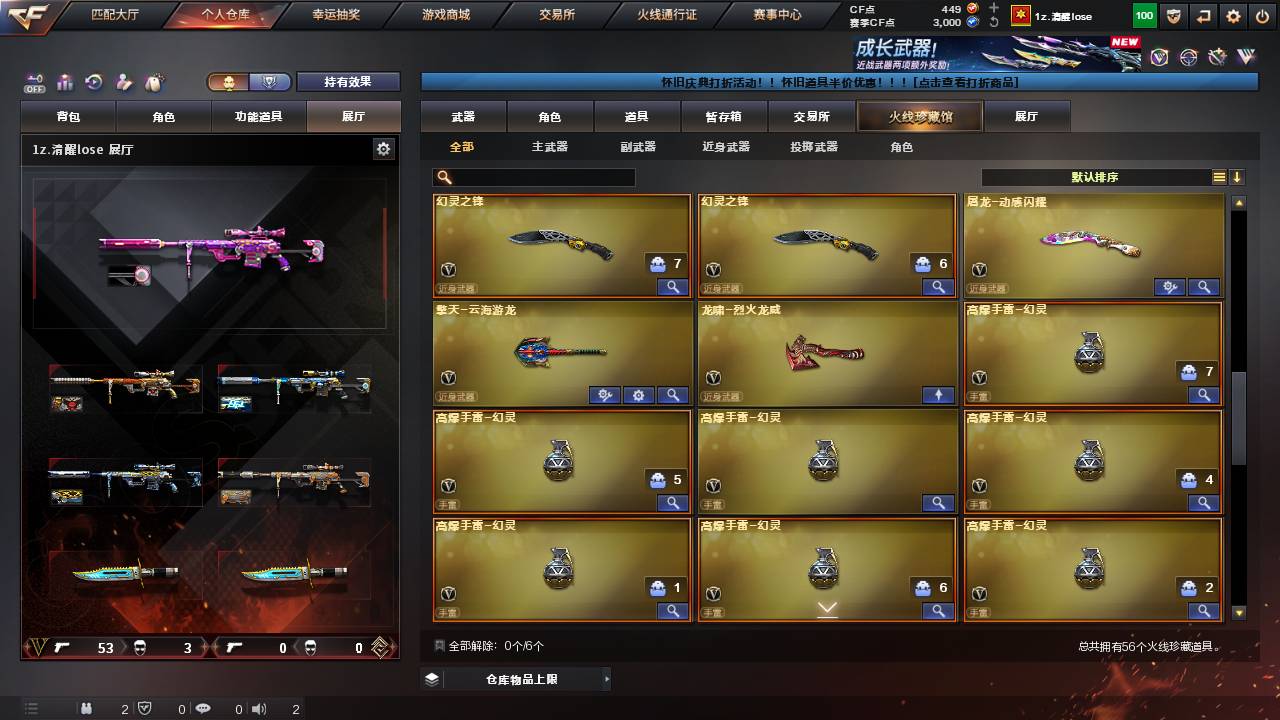Click the speaker volume icon on bottom bar
Viewport: 1280px width, 720px height.
click(257, 708)
